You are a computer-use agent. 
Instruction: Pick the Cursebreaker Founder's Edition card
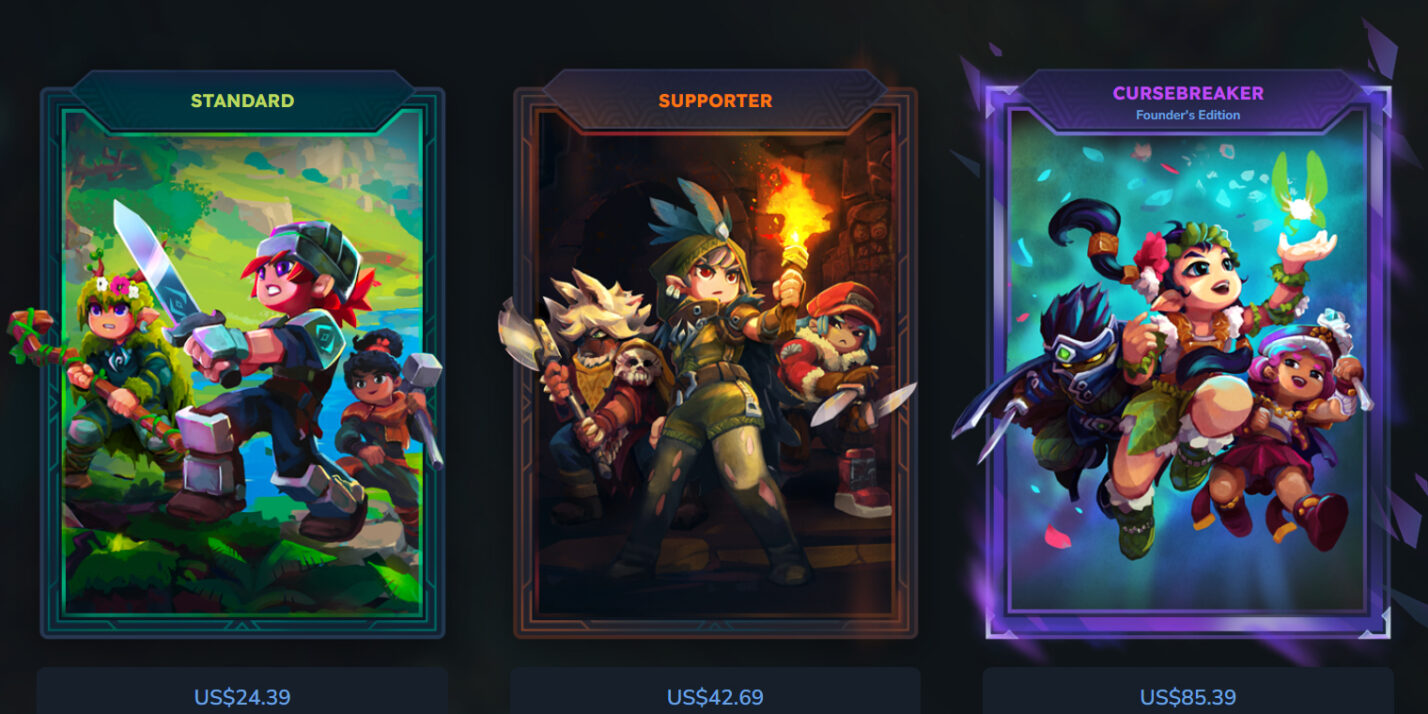point(1188,360)
